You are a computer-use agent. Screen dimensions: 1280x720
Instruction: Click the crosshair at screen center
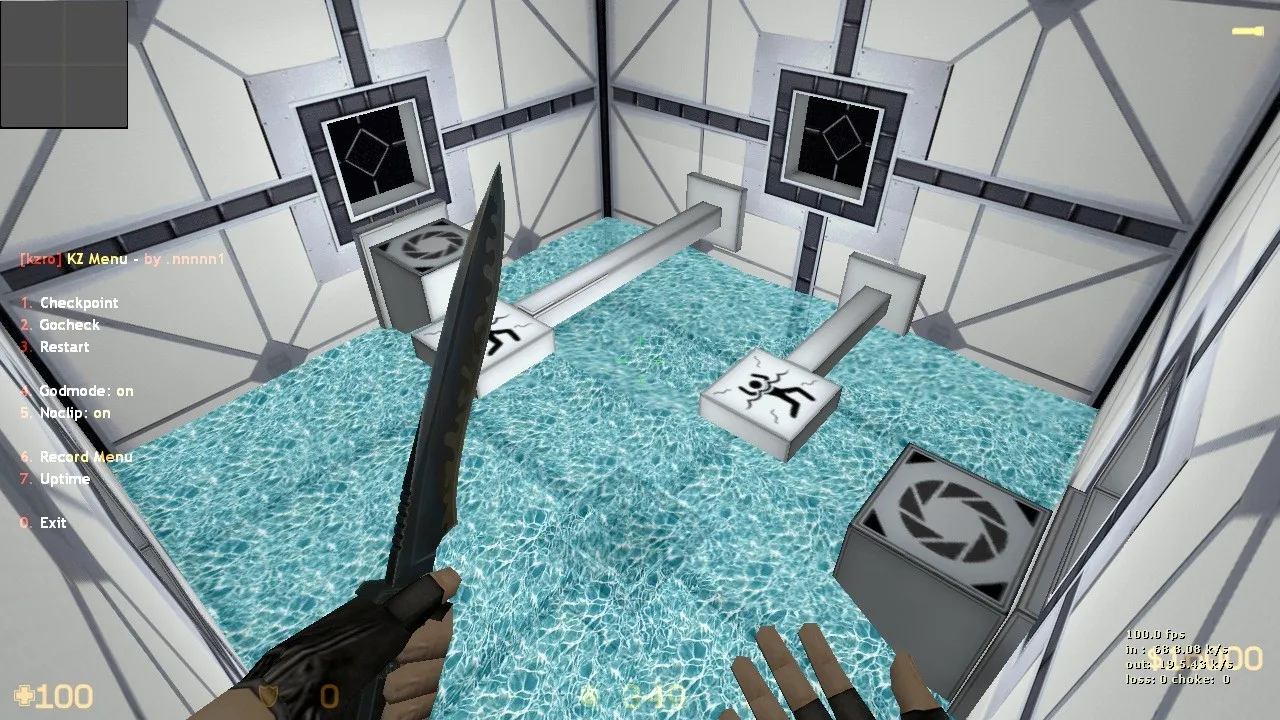click(640, 360)
